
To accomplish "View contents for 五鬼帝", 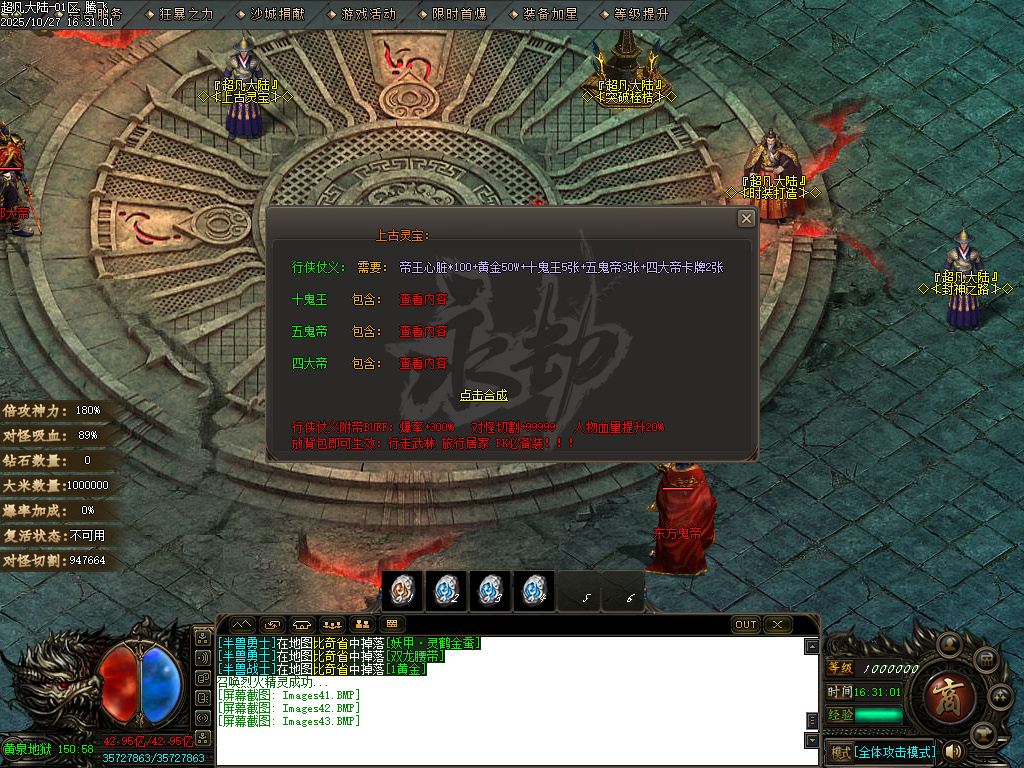I will click(x=423, y=332).
